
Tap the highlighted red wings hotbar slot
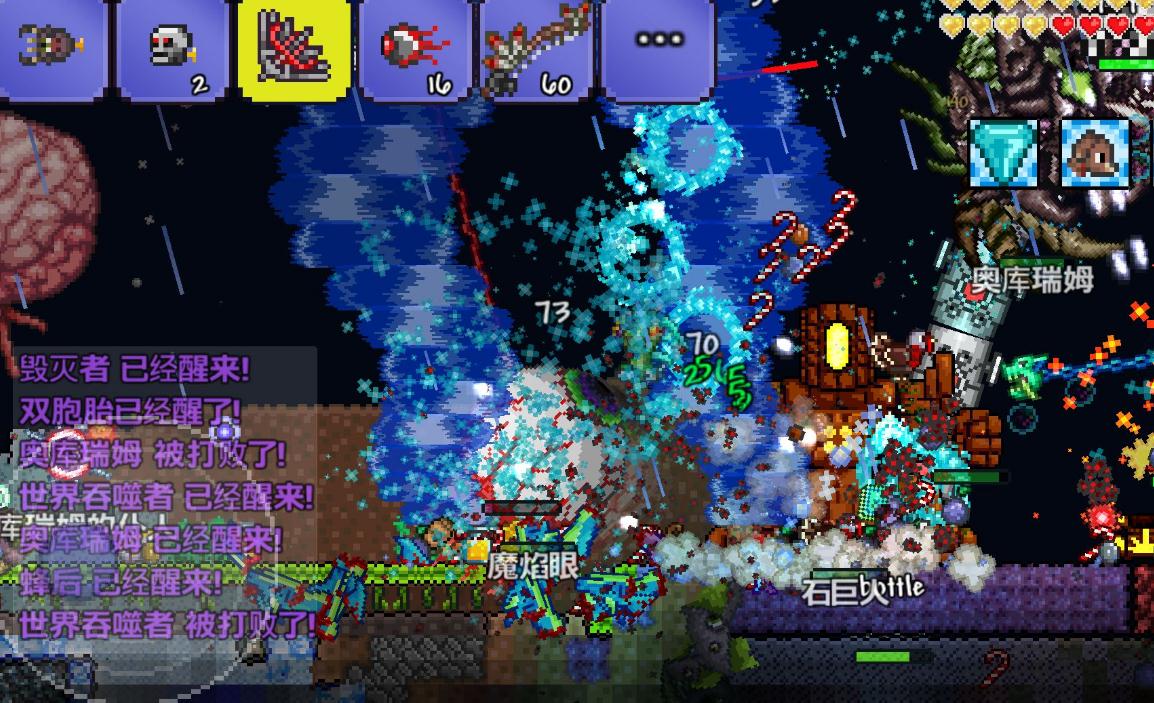pos(294,48)
